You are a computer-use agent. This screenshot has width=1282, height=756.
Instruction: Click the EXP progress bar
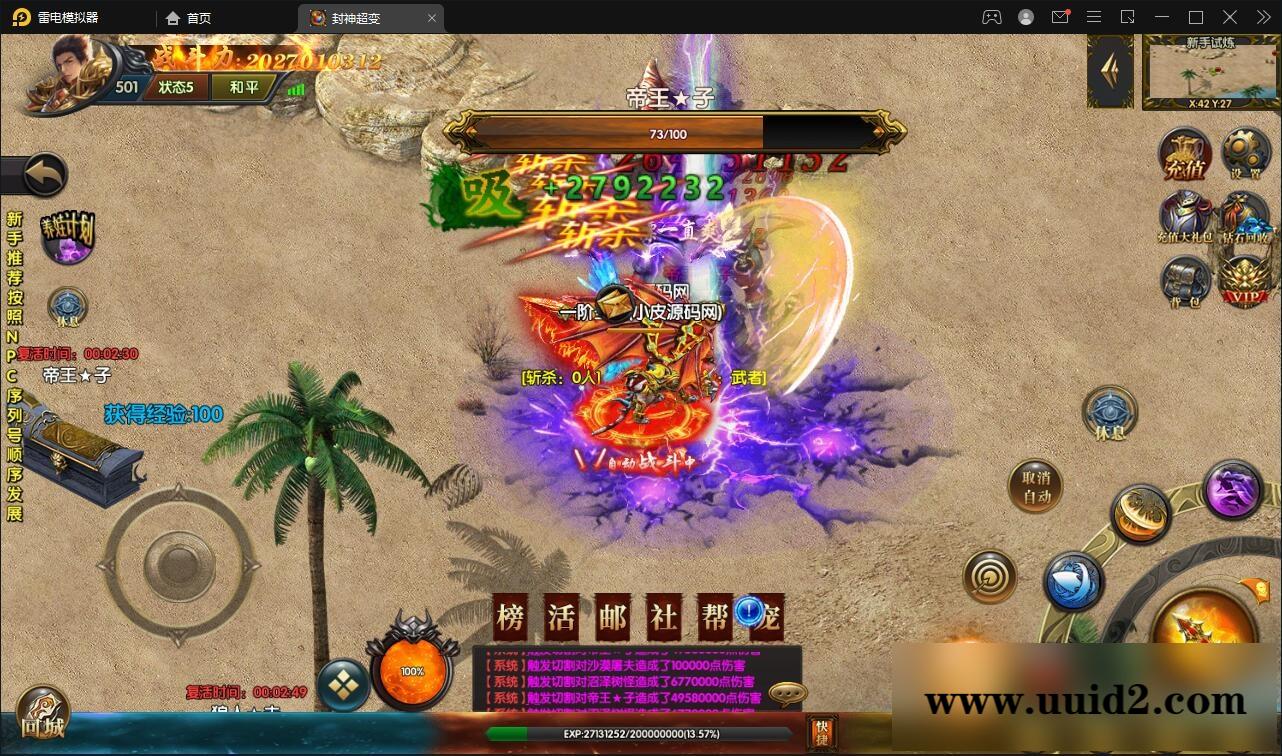point(640,732)
